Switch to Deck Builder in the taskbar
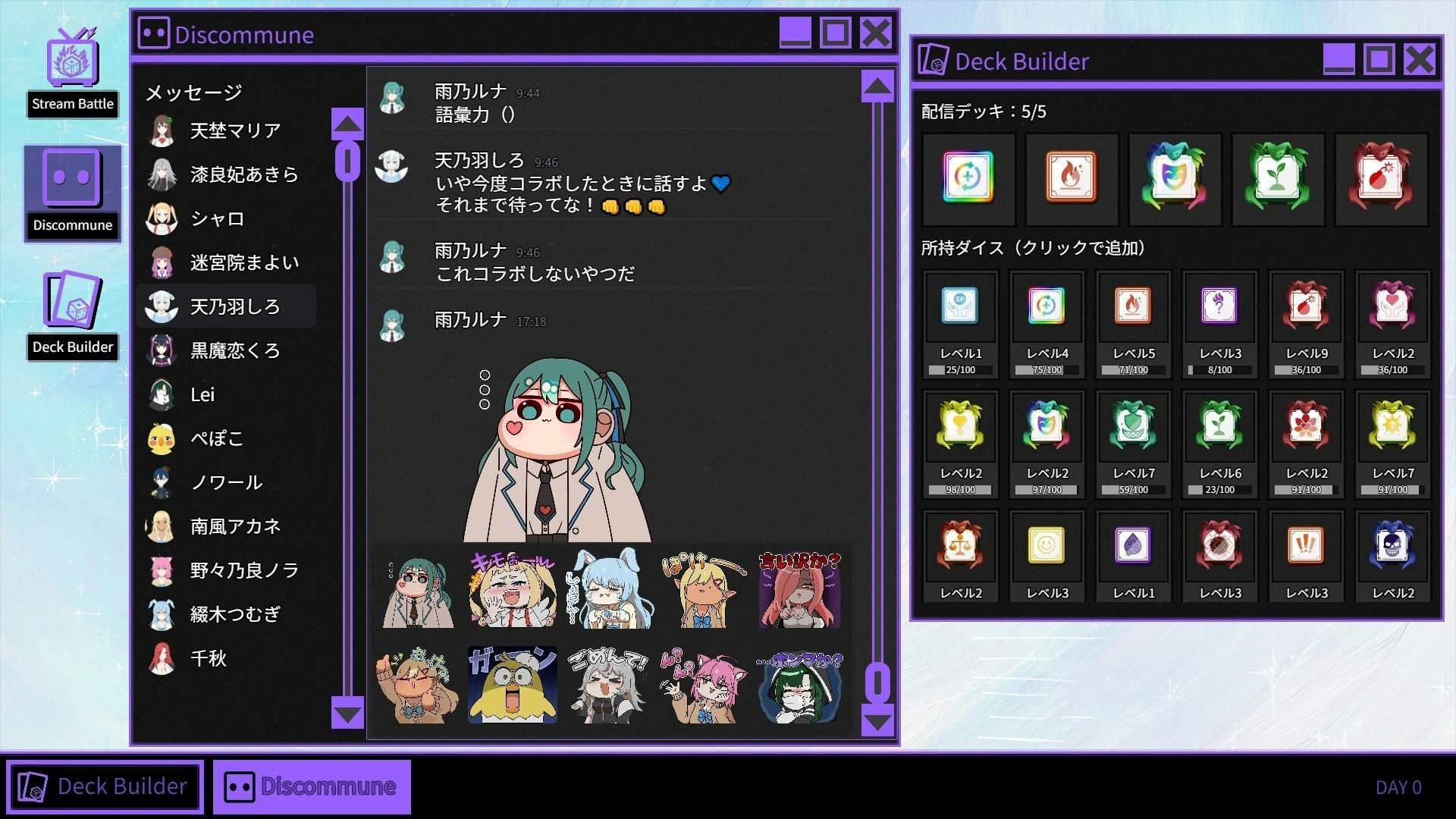 (105, 786)
